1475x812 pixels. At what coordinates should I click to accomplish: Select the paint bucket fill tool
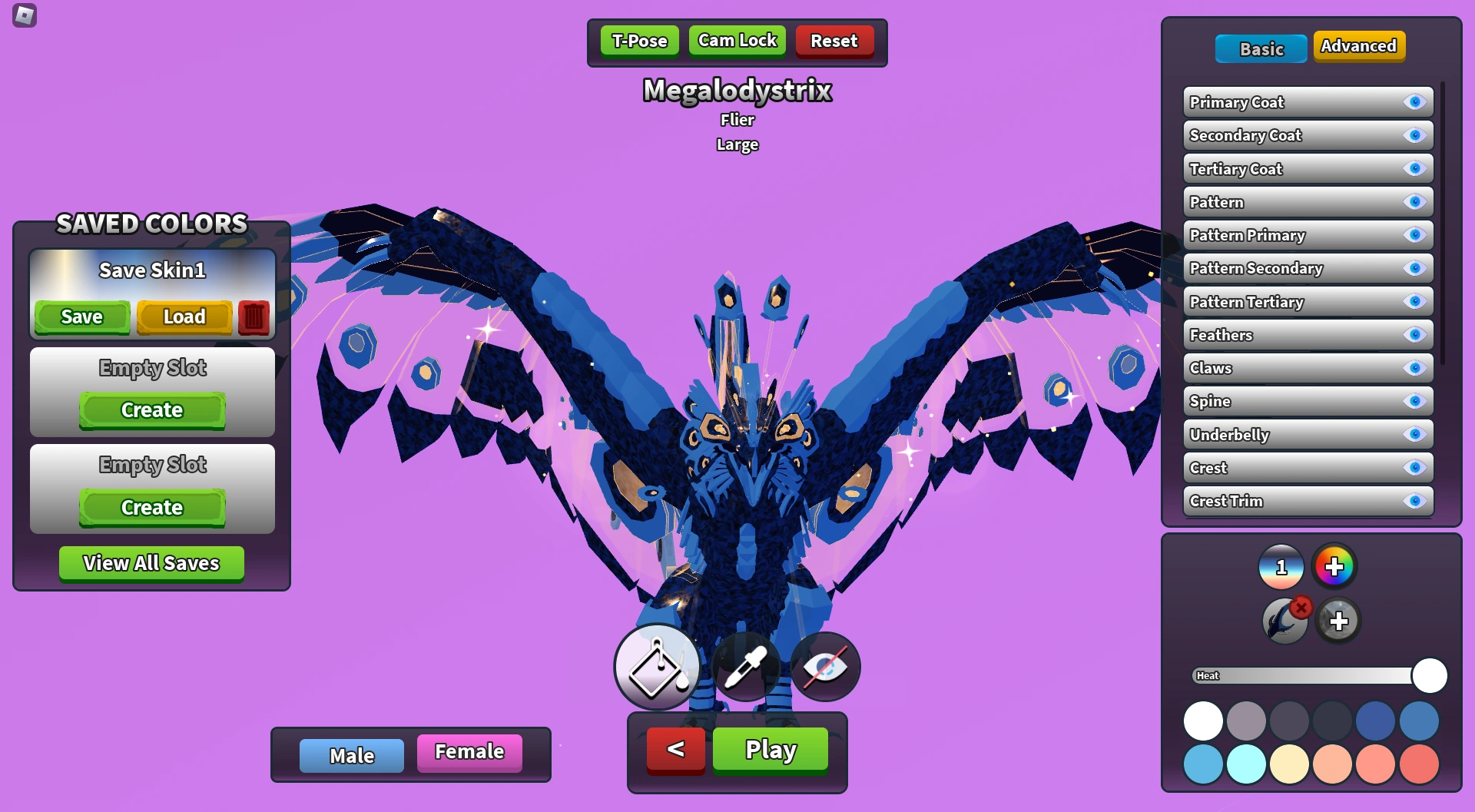(657, 667)
